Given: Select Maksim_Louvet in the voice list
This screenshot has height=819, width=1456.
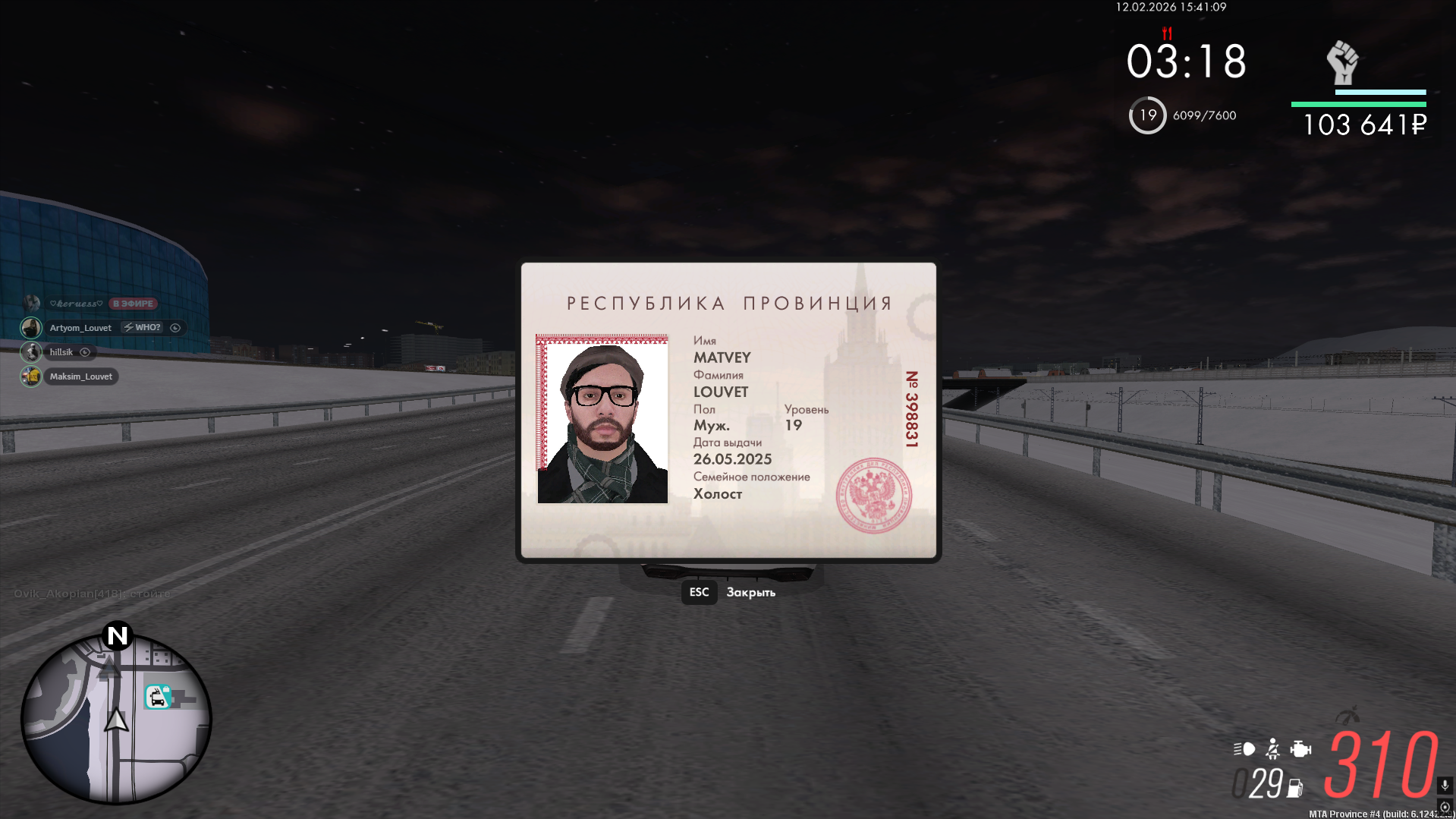Looking at the screenshot, I should [80, 376].
